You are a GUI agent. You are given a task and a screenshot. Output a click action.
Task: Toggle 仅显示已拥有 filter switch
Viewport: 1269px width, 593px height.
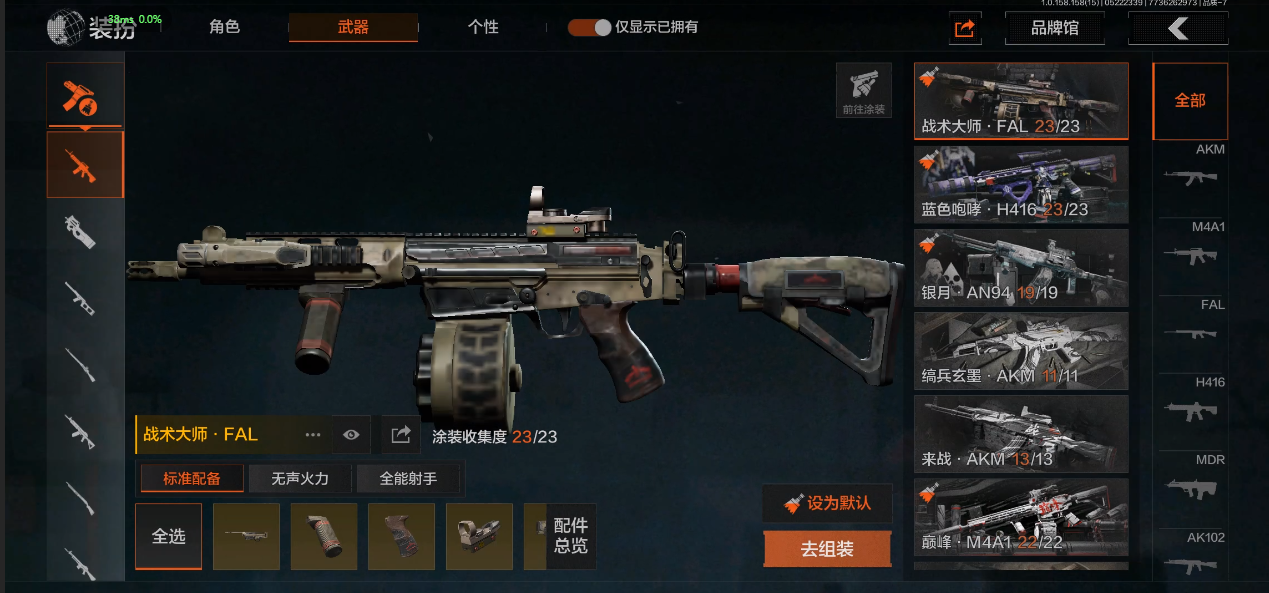point(589,27)
